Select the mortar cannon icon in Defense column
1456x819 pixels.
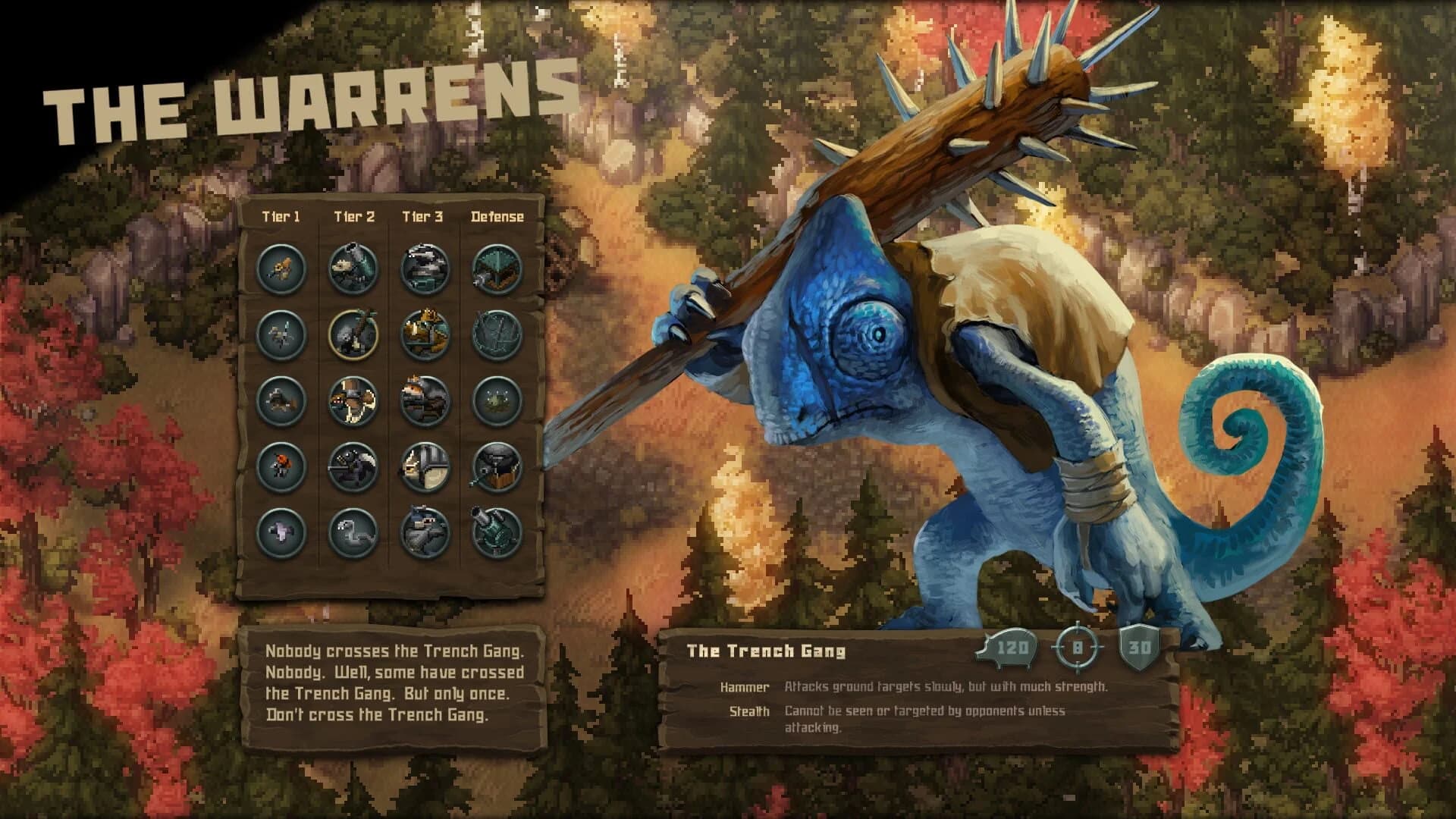click(494, 527)
